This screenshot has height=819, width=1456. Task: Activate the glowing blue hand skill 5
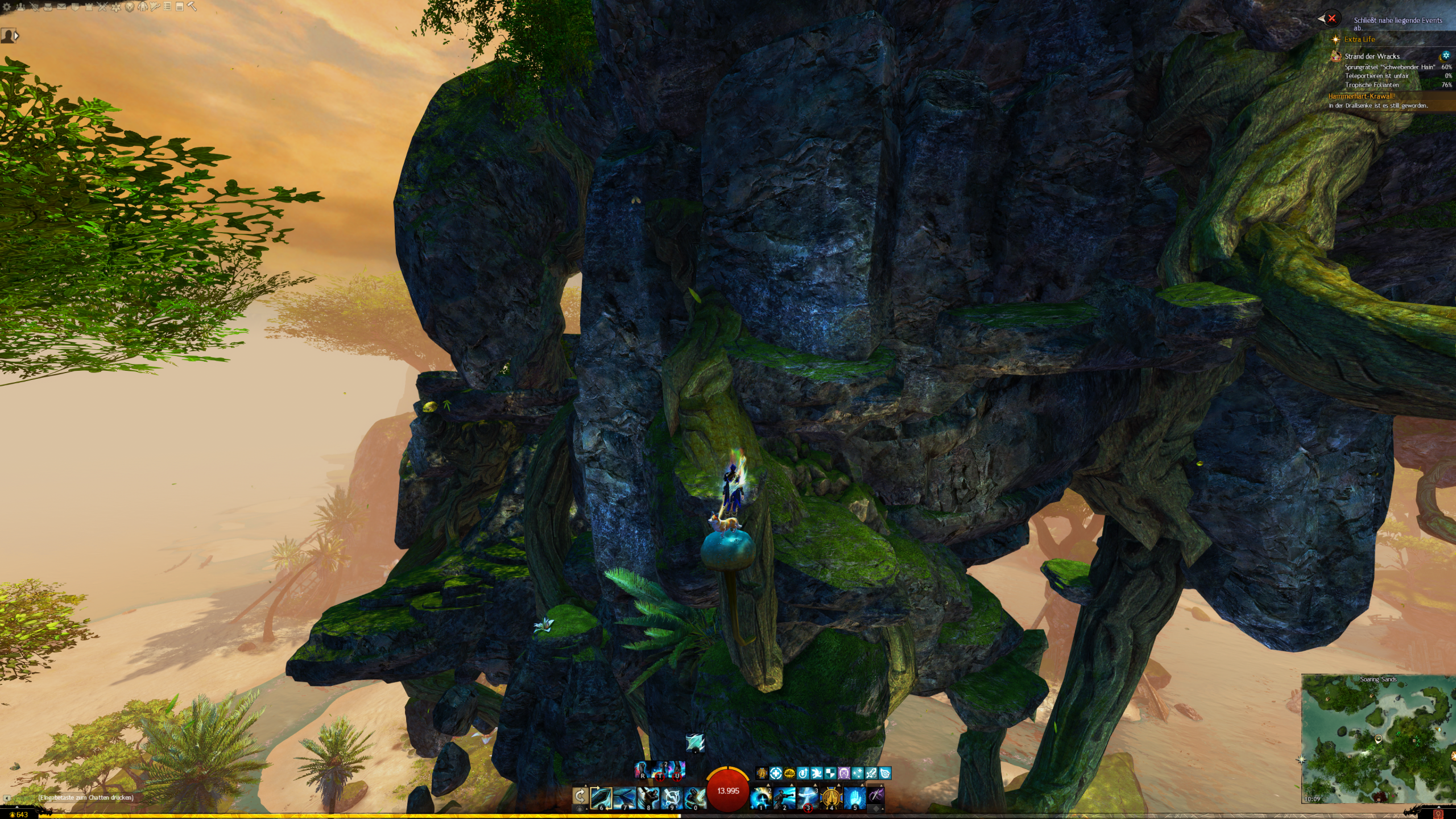point(855,797)
